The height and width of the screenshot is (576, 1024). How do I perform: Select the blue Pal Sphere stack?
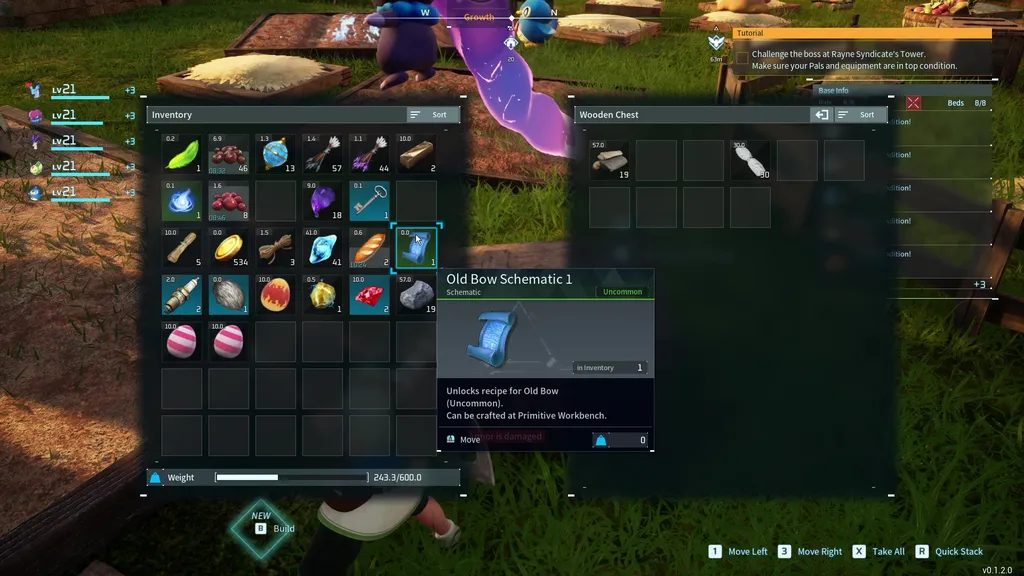tap(276, 154)
